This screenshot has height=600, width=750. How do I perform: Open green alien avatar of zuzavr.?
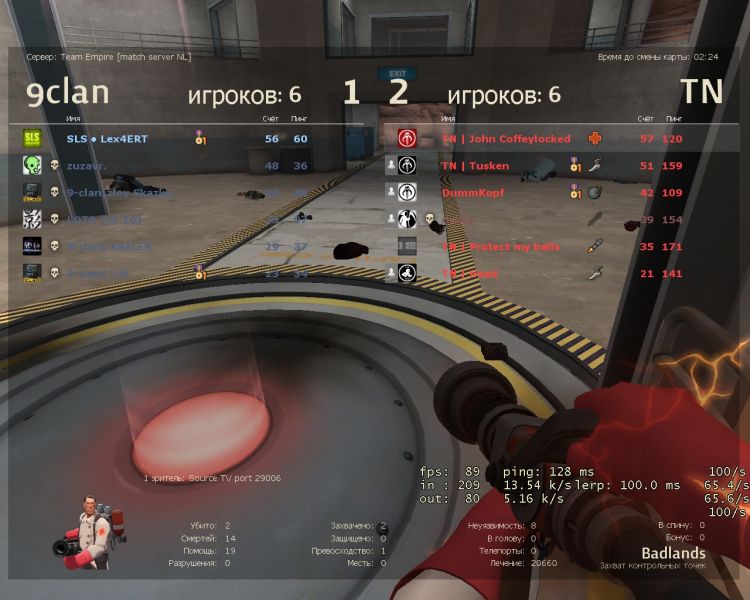[x=32, y=166]
